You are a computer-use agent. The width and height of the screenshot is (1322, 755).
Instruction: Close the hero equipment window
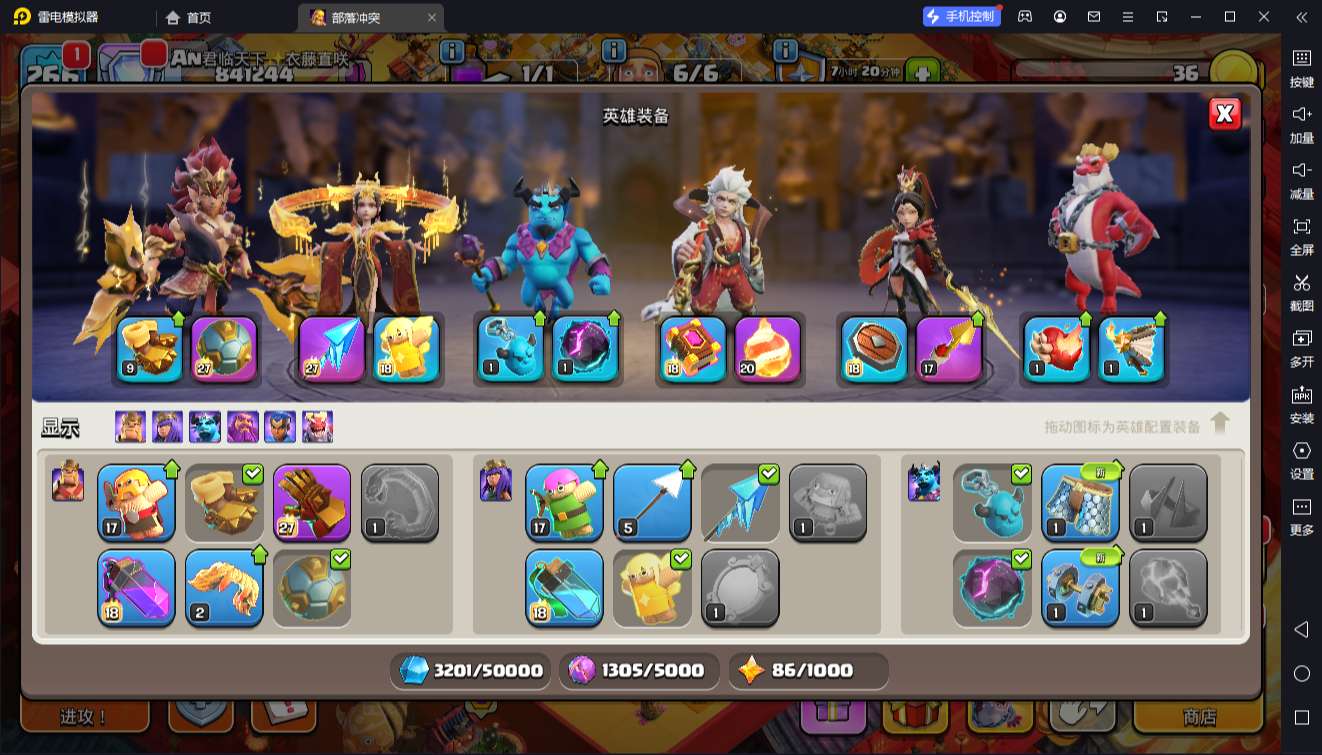tap(1224, 114)
